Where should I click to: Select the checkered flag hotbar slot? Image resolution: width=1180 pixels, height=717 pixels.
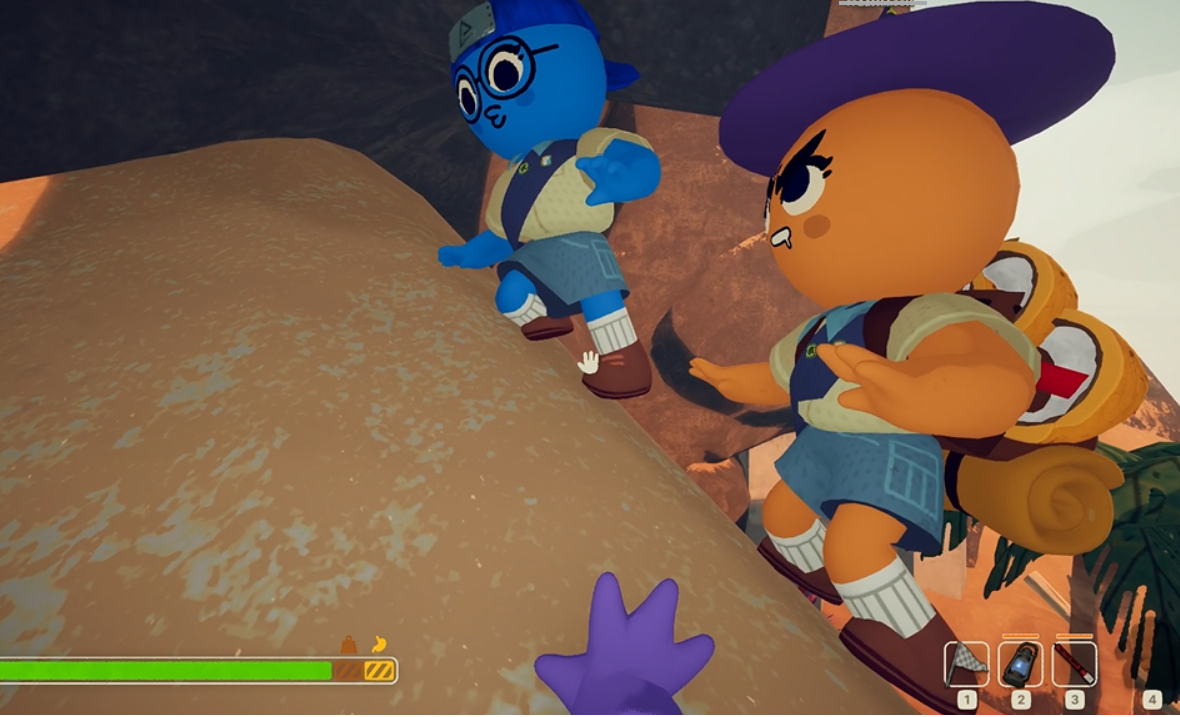tap(966, 664)
